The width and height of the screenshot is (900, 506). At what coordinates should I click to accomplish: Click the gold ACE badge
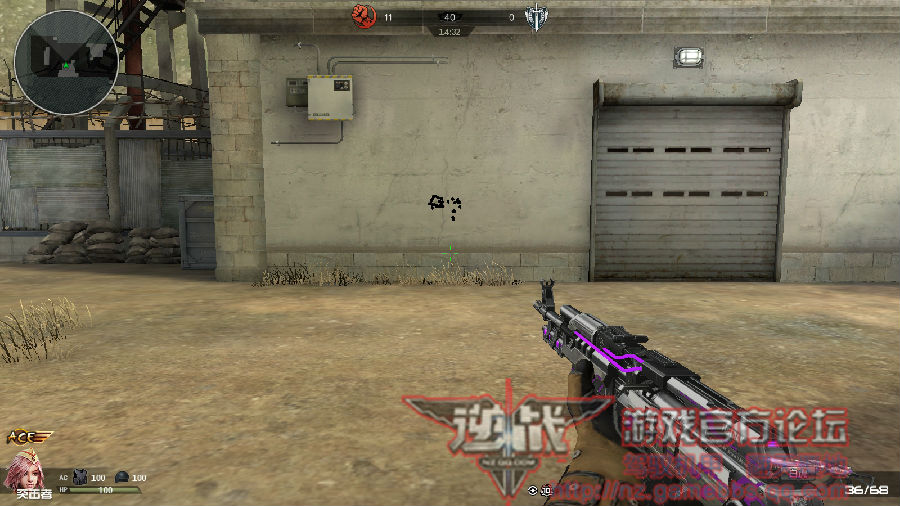28,438
